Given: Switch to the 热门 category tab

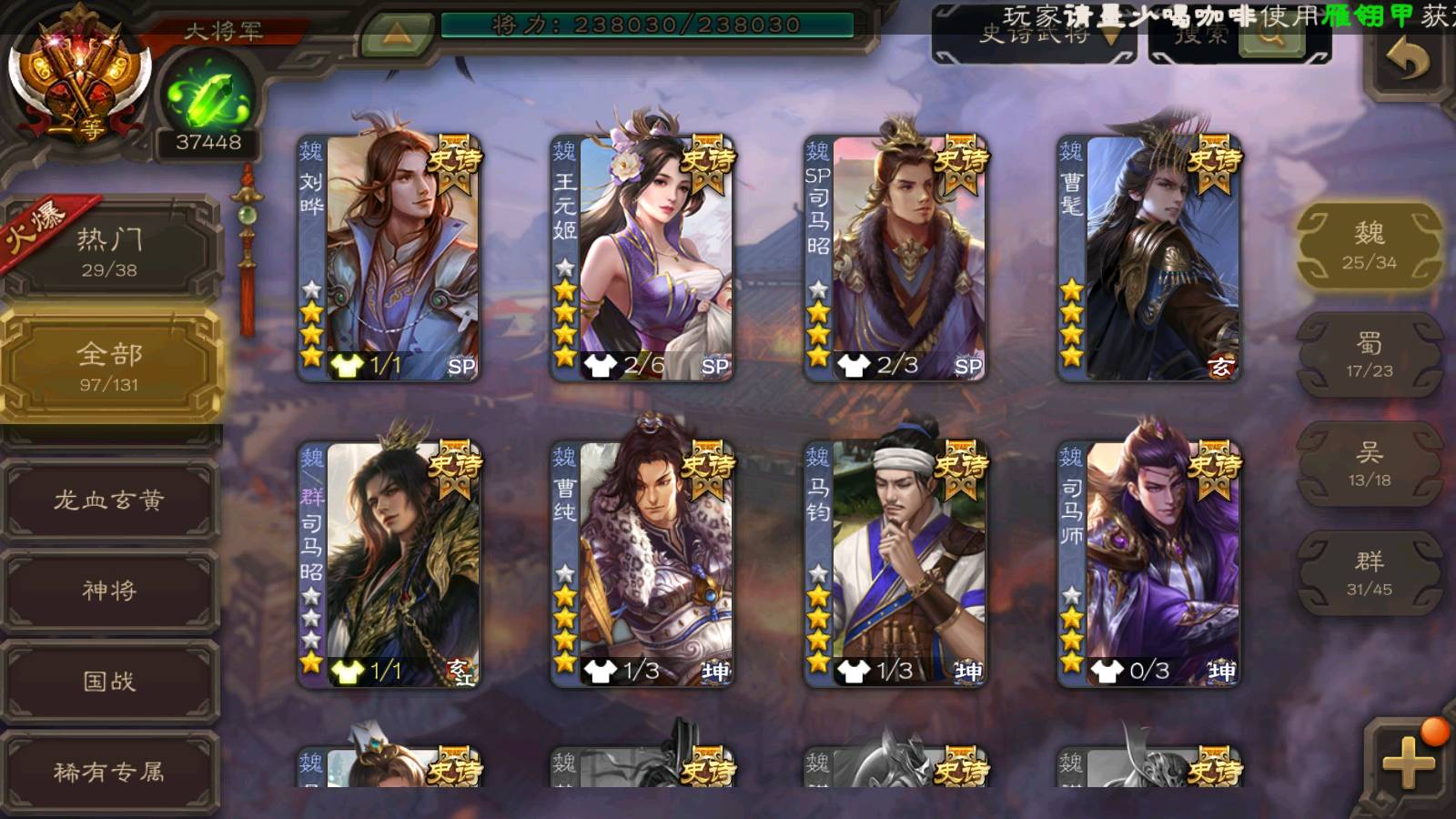Looking at the screenshot, I should tap(110, 251).
